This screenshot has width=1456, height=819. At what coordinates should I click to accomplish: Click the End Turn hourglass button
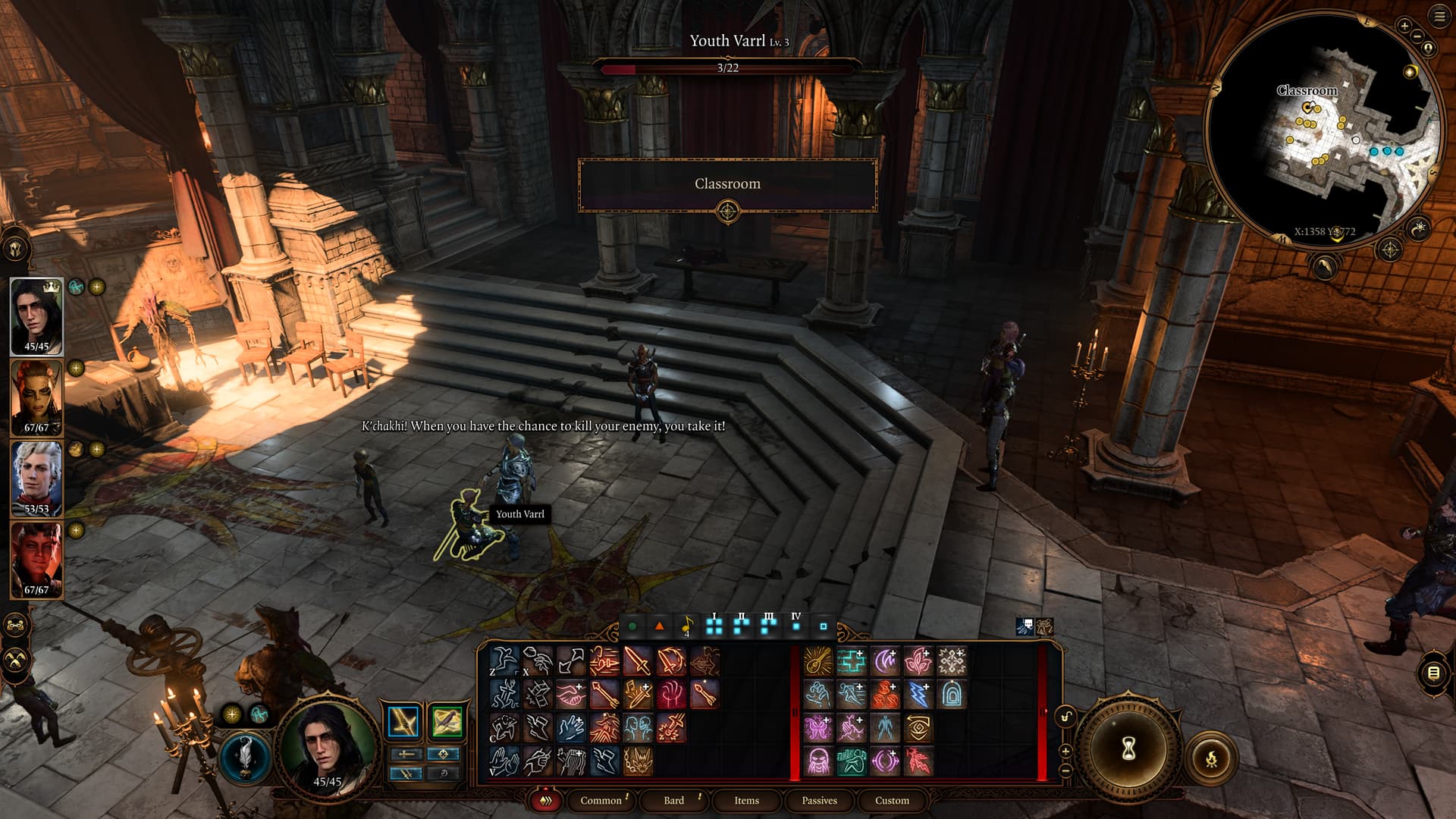(1128, 749)
